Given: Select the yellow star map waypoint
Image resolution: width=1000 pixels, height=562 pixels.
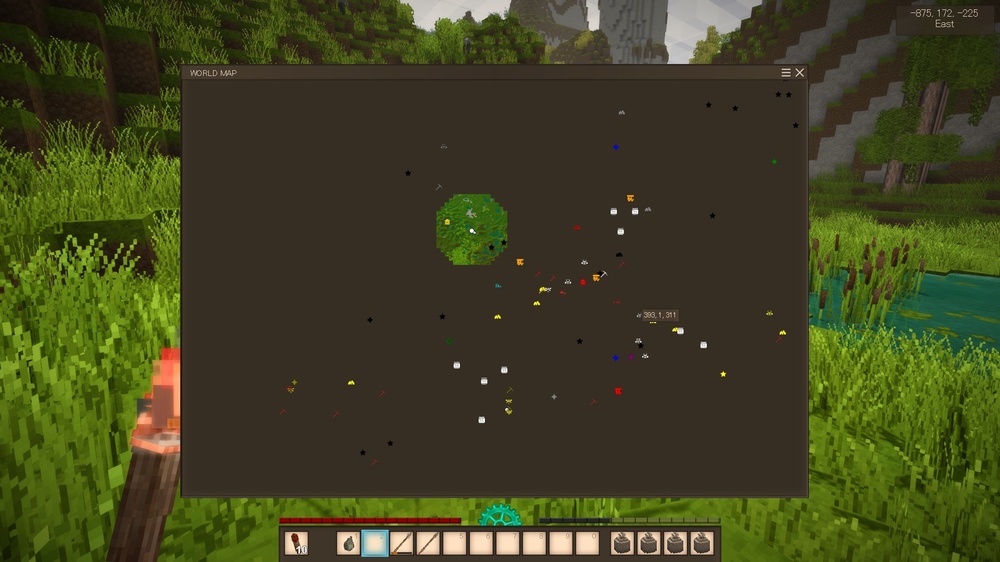Looking at the screenshot, I should tap(723, 374).
